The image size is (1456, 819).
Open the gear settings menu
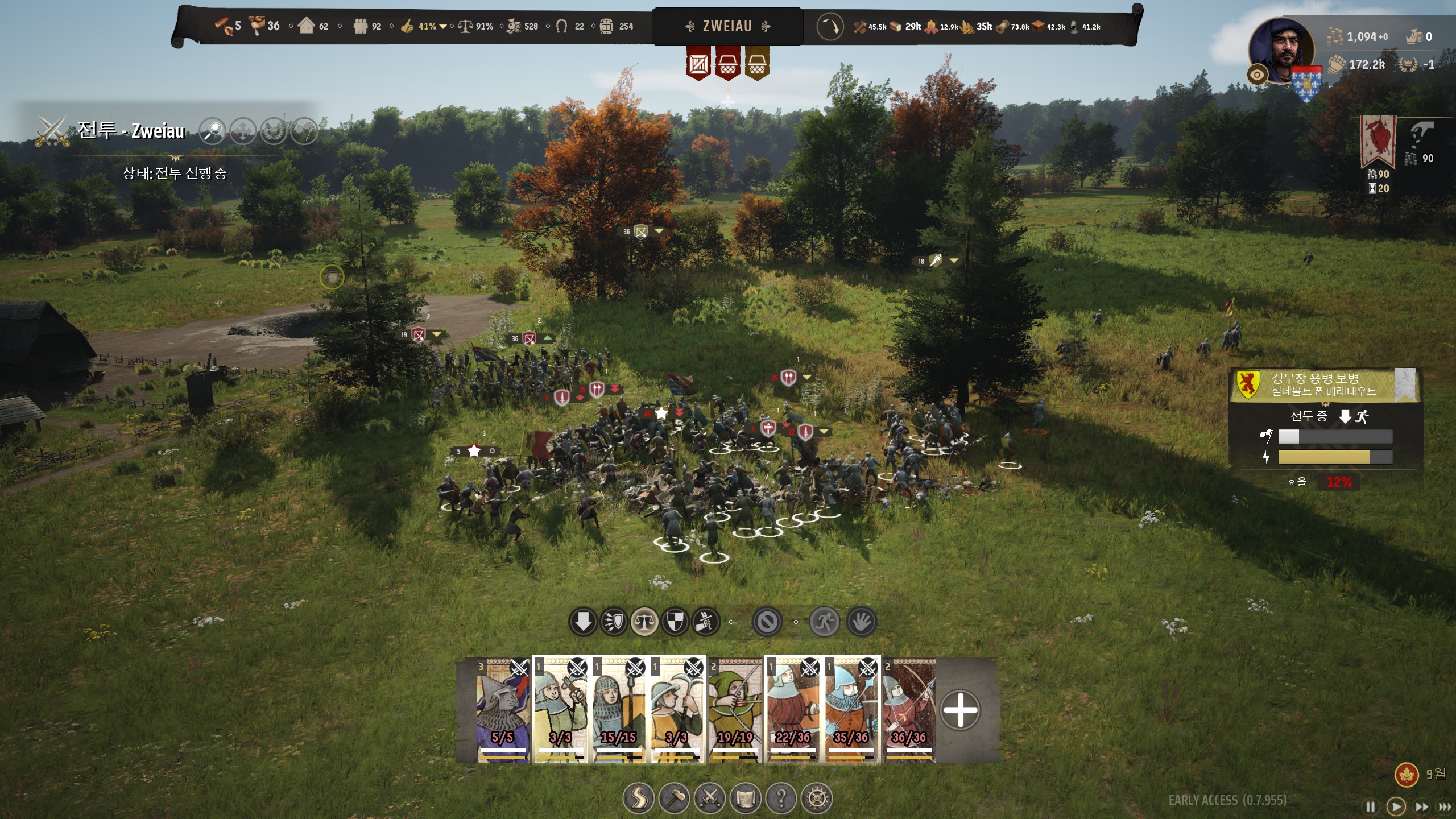point(817,799)
